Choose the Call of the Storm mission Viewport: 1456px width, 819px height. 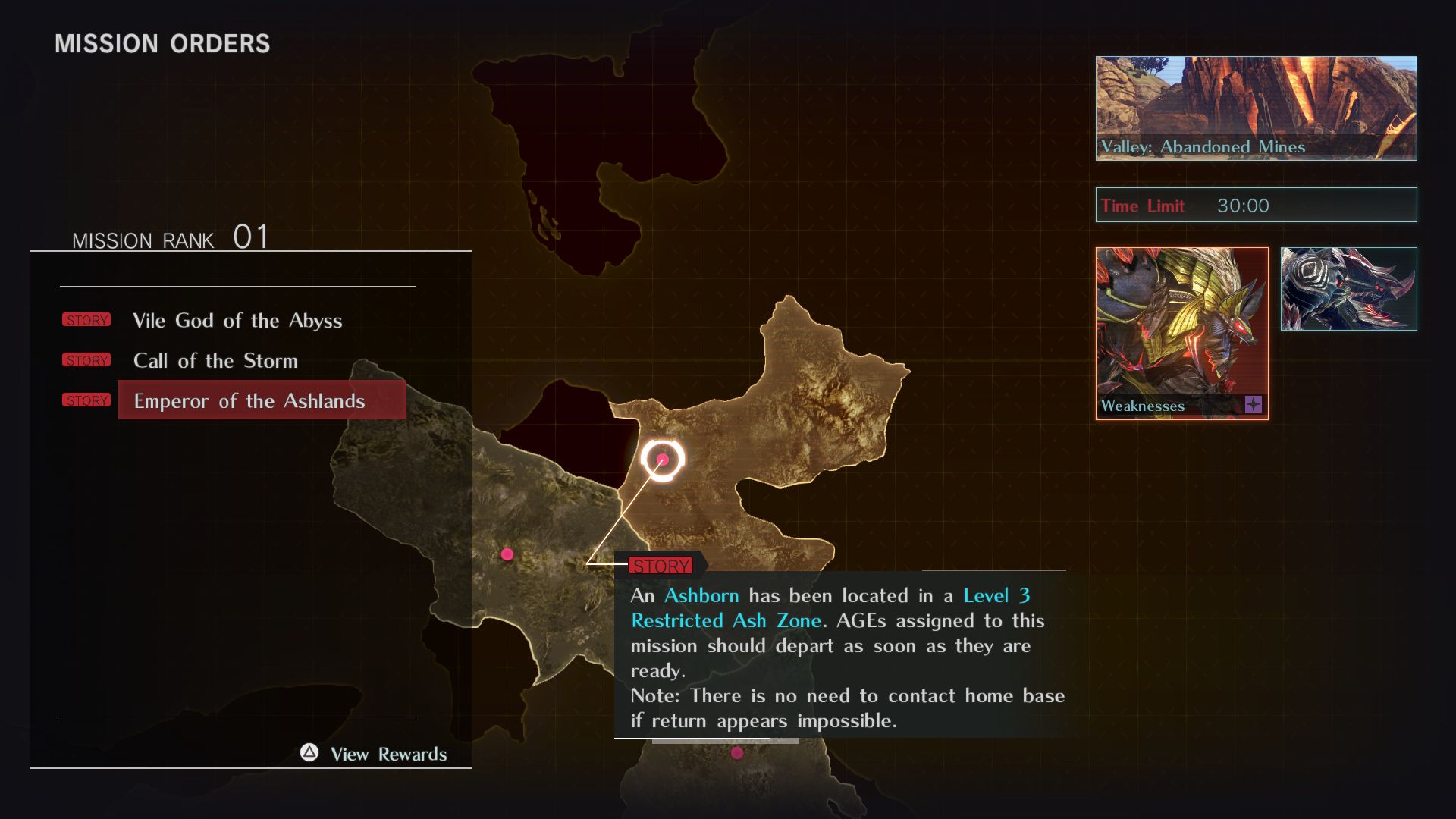[x=215, y=361]
